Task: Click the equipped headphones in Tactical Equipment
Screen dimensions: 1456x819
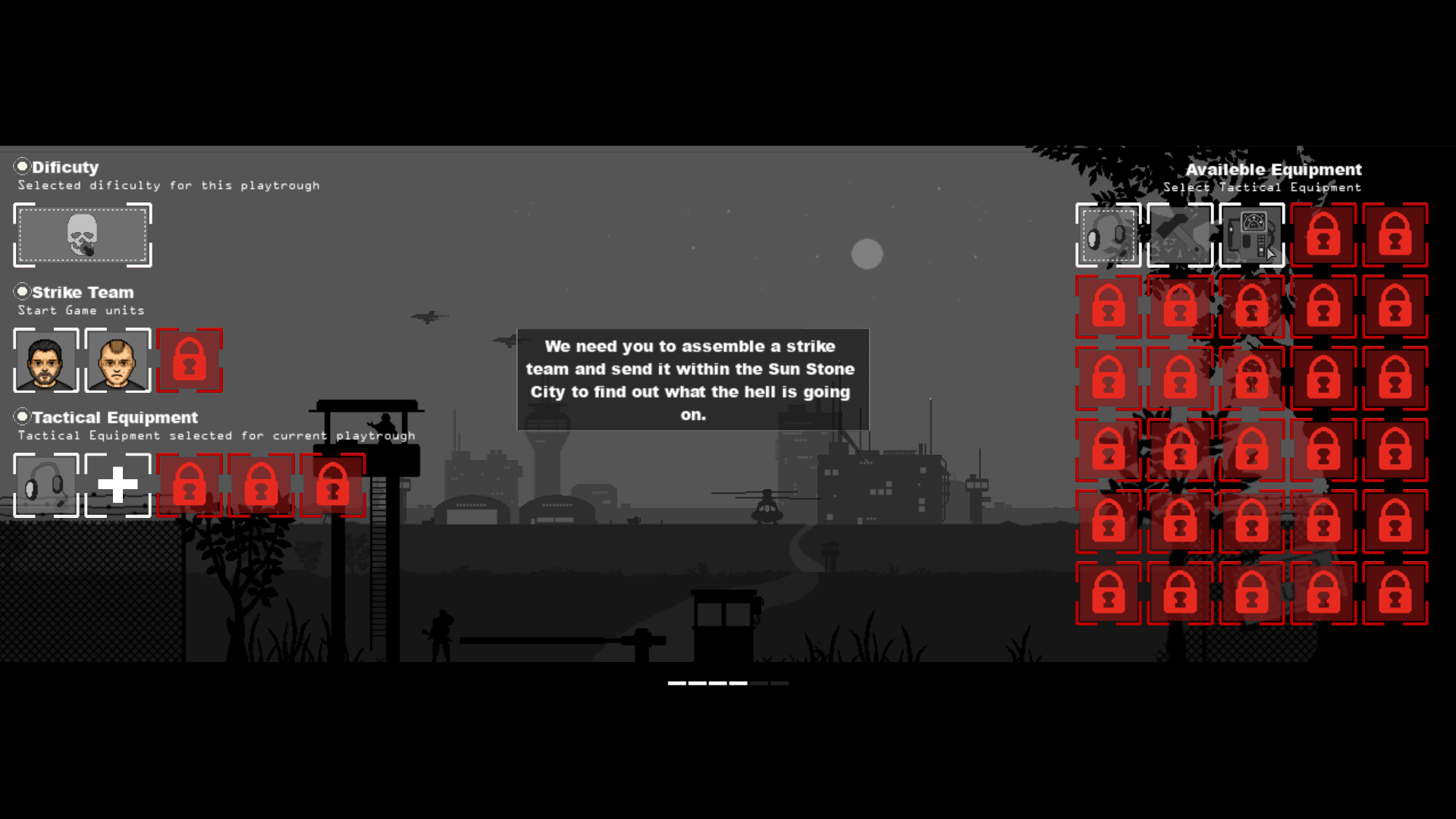Action: click(x=46, y=485)
